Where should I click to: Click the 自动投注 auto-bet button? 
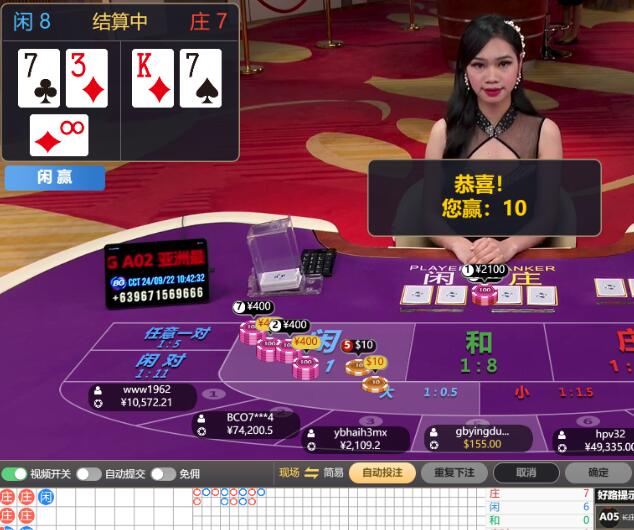pos(382,472)
